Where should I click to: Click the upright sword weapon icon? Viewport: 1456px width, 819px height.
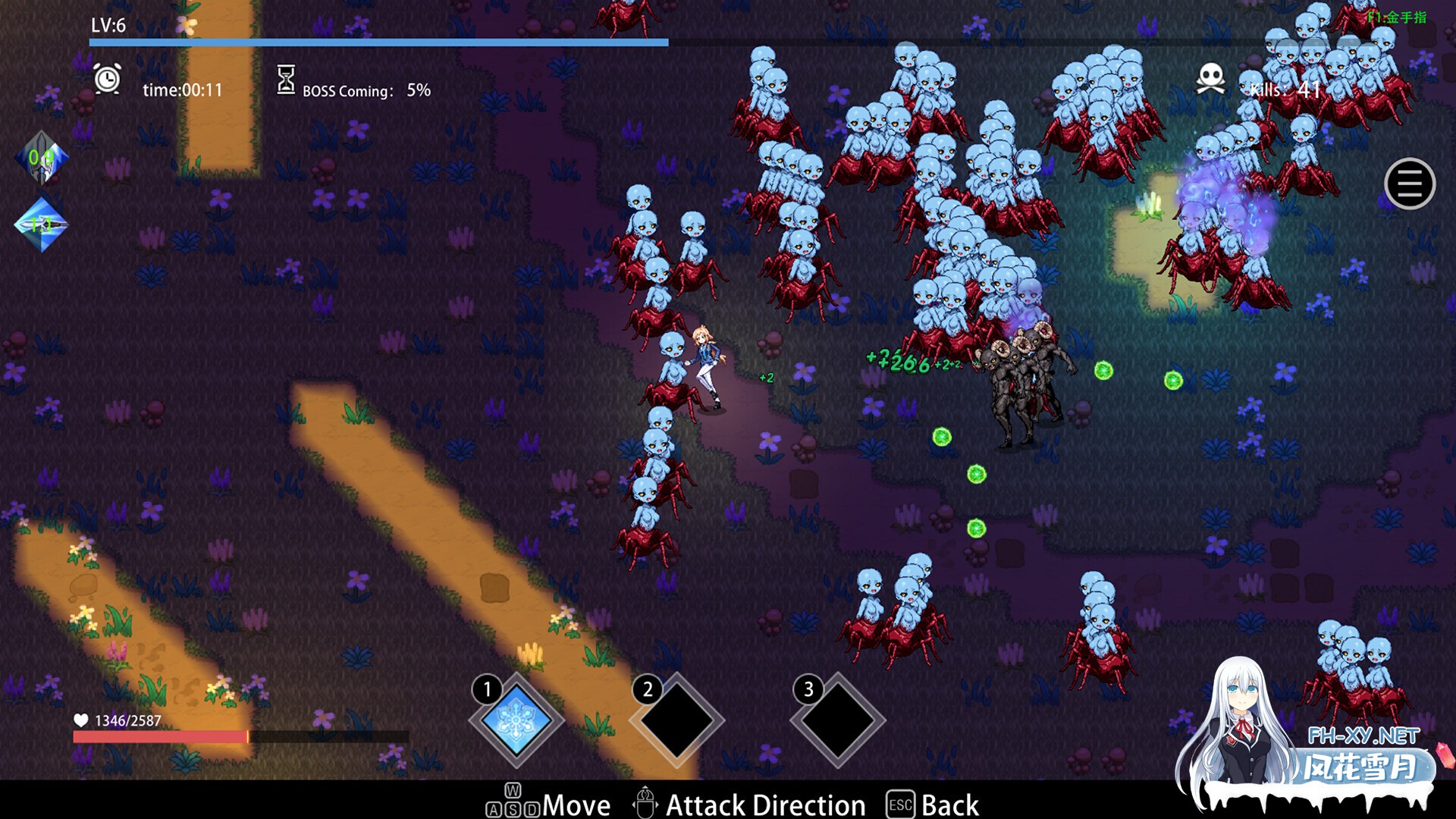coord(42,158)
